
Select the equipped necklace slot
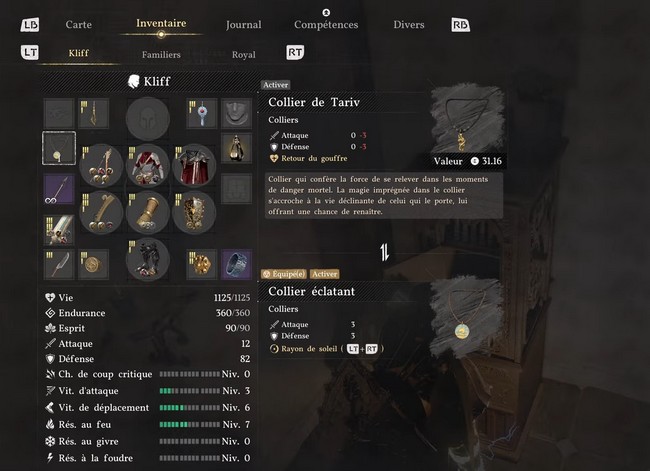[x=59, y=149]
